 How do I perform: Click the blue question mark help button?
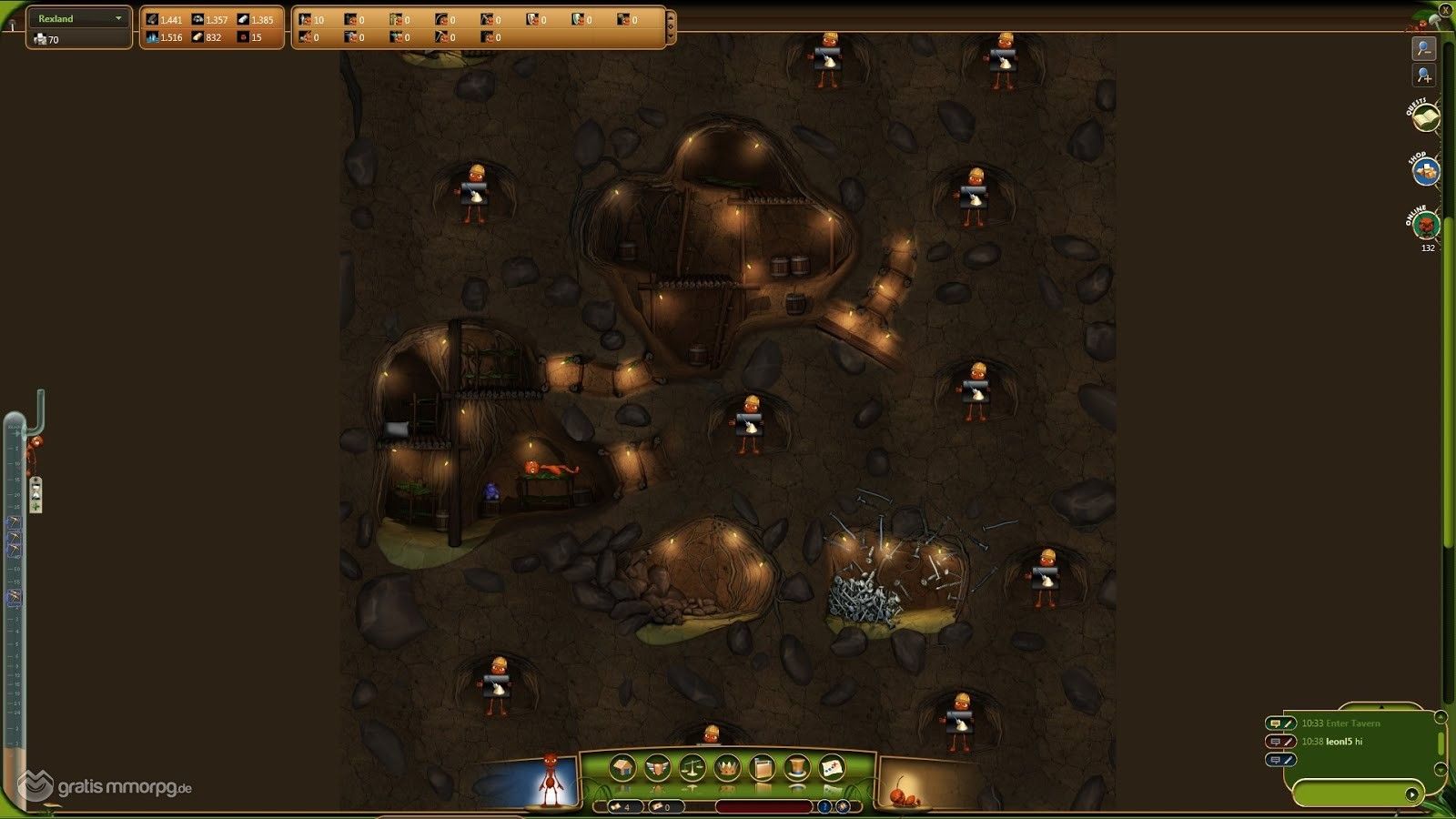tap(824, 806)
